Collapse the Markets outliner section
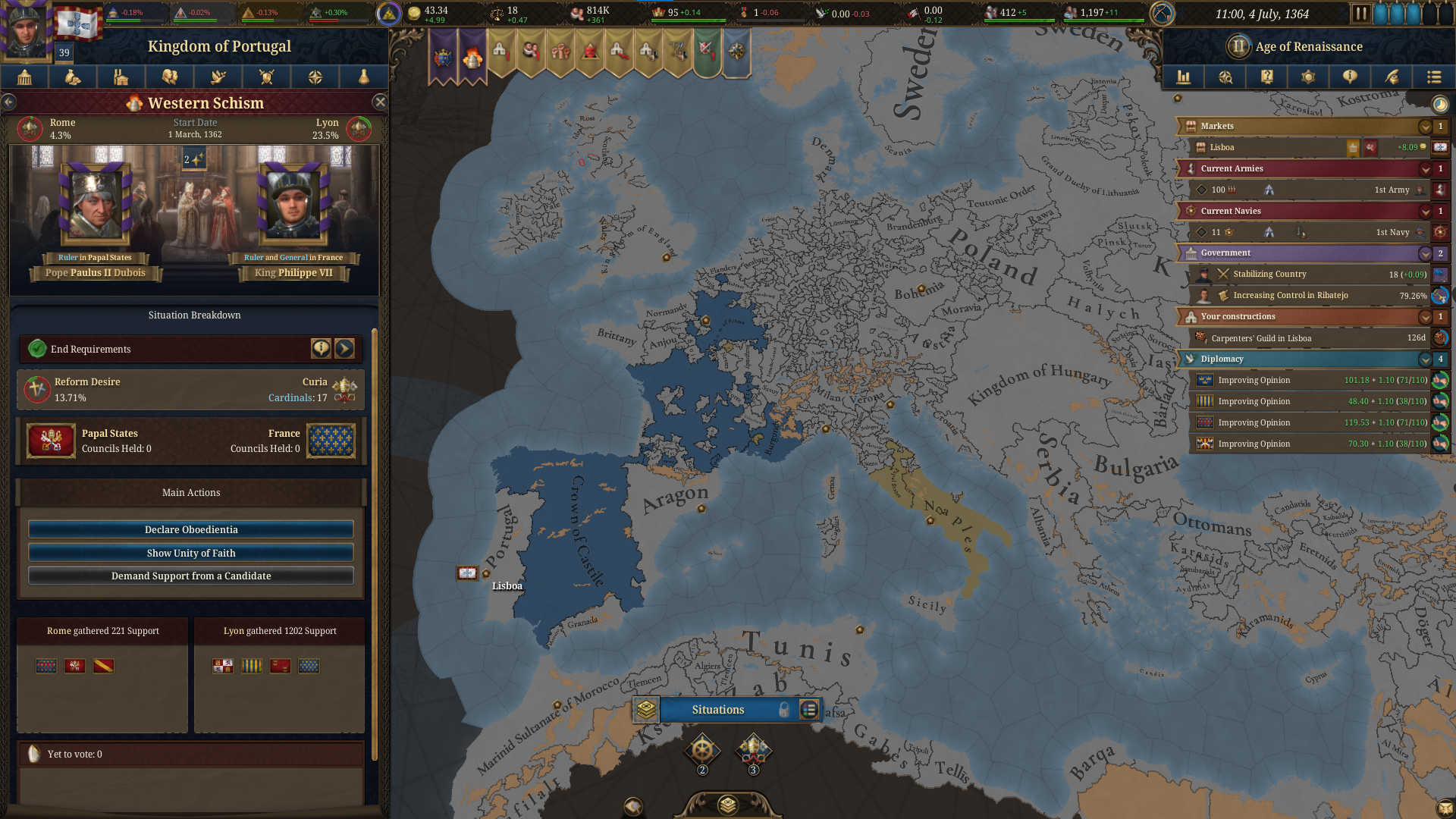This screenshot has height=819, width=1456. pyautogui.click(x=1425, y=127)
